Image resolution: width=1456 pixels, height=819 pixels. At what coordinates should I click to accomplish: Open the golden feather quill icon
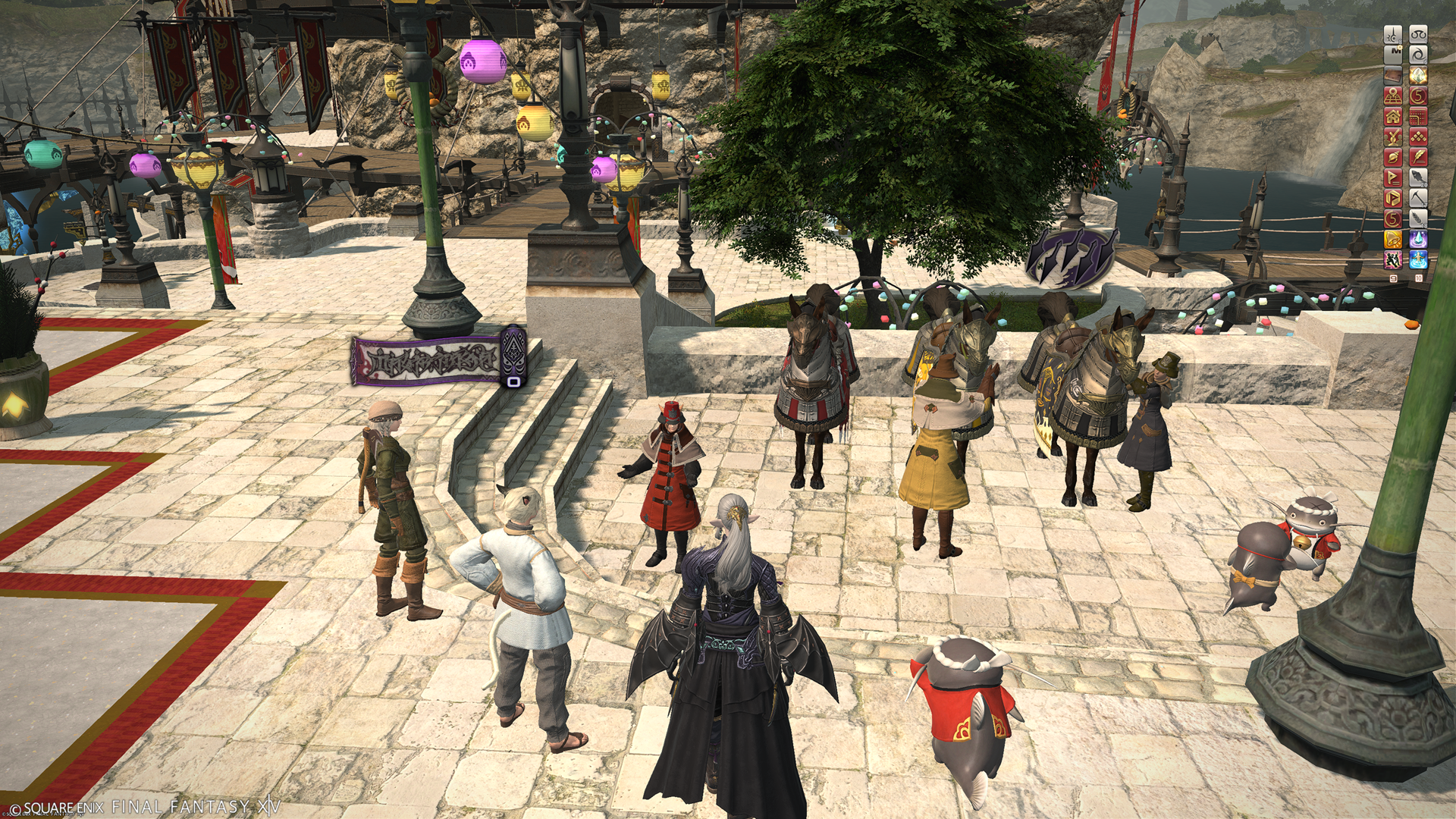(1417, 157)
